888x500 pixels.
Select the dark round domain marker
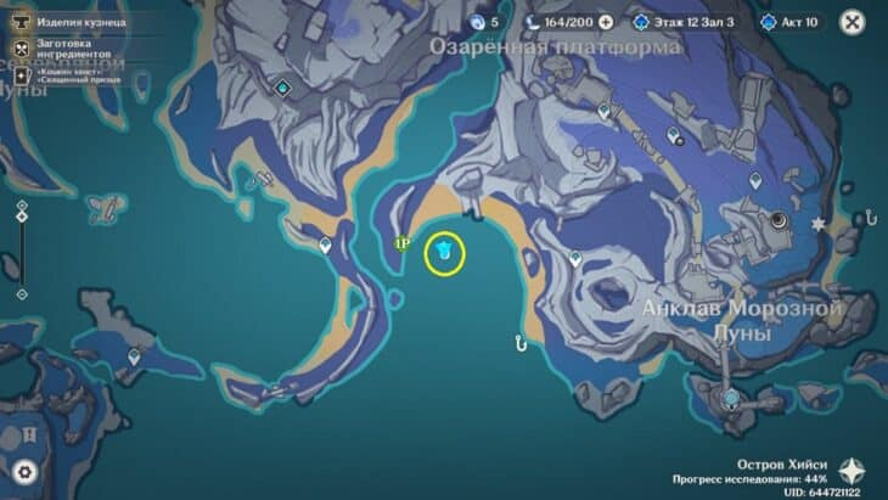(779, 221)
